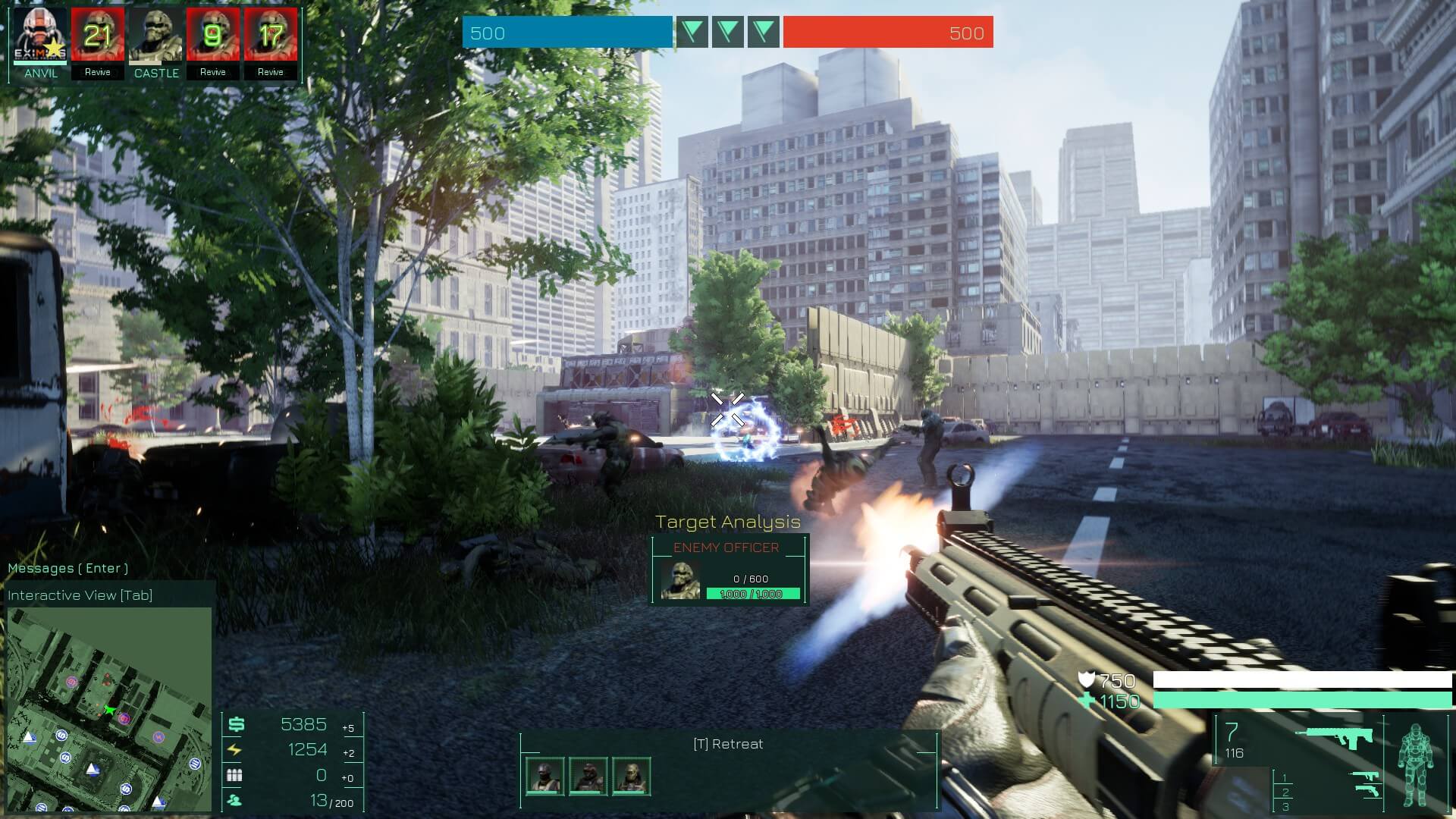The width and height of the screenshot is (1456, 819).
Task: Select the dark-helmet masked squad unit portrait
Action: tap(545, 777)
